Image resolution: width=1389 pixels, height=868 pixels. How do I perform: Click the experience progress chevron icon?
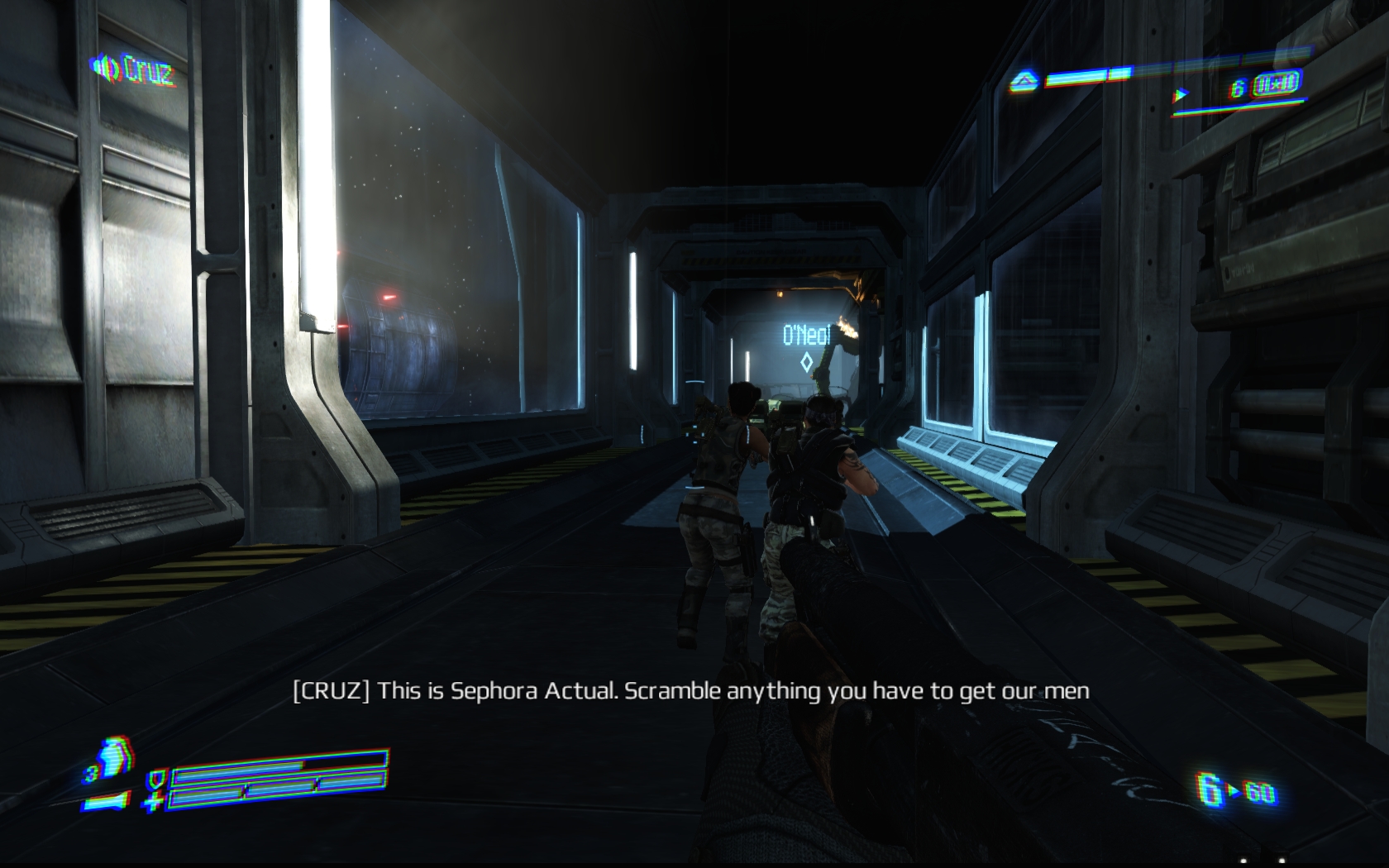(x=1024, y=81)
